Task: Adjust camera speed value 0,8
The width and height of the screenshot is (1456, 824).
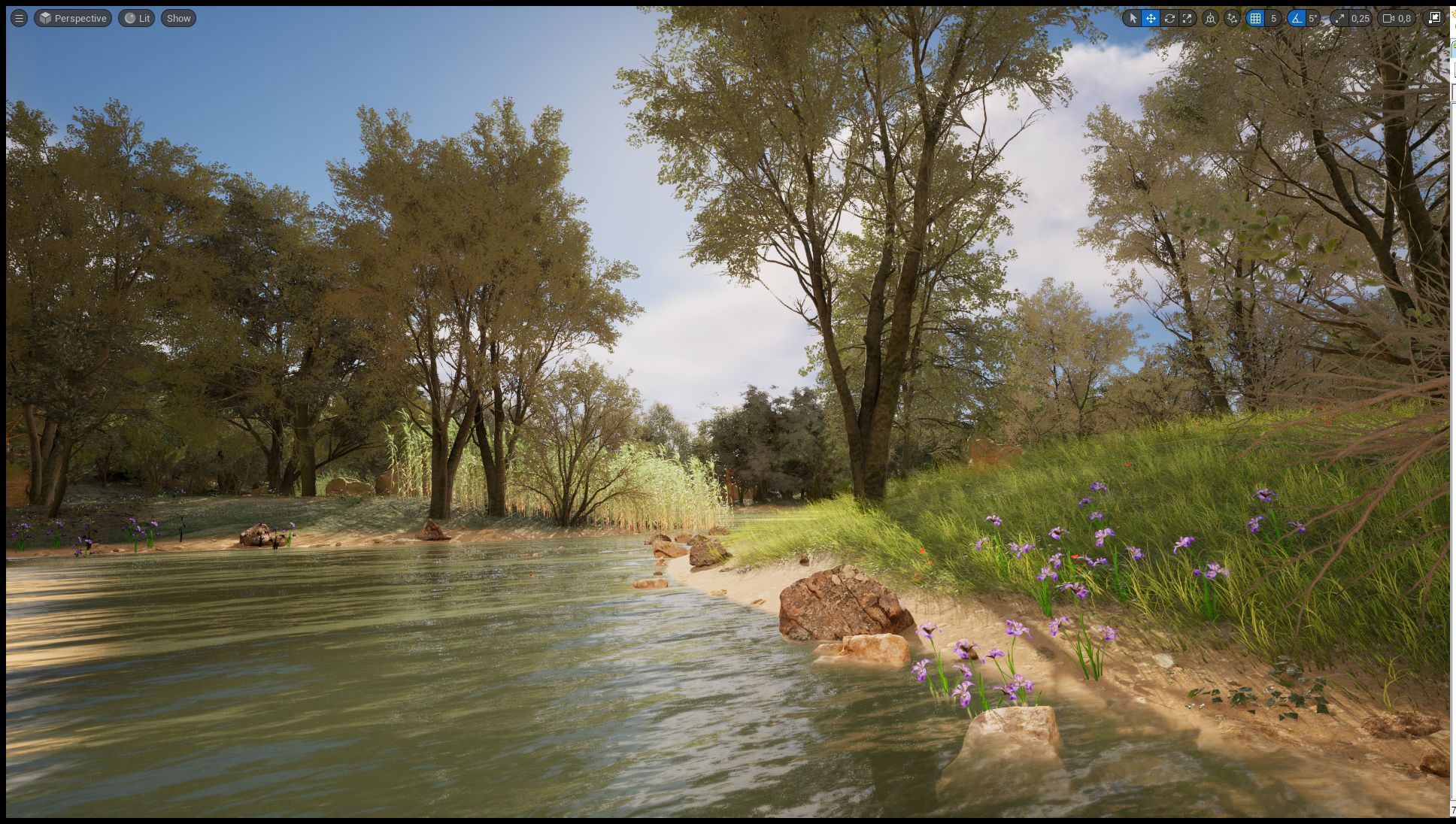Action: pos(1406,19)
